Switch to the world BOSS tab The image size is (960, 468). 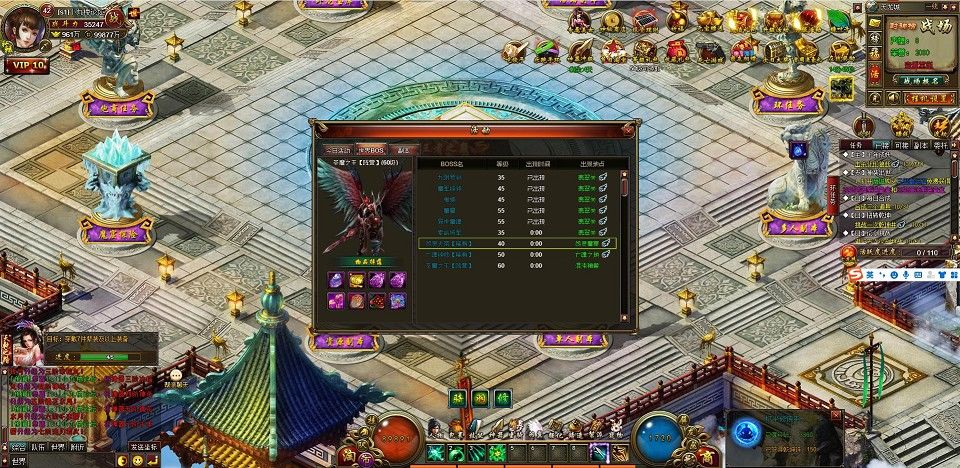(370, 149)
